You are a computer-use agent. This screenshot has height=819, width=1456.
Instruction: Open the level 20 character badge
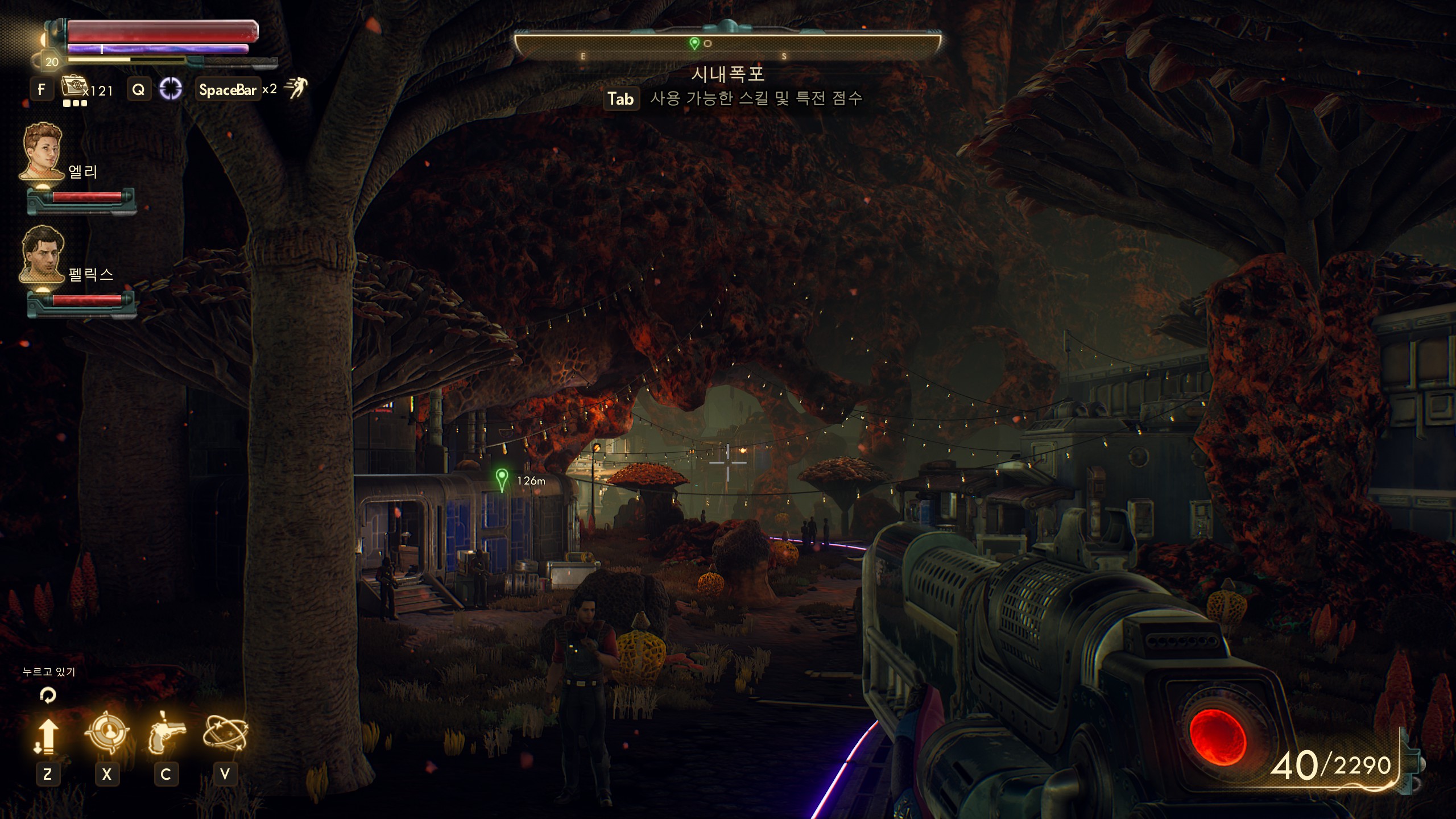tap(52, 62)
